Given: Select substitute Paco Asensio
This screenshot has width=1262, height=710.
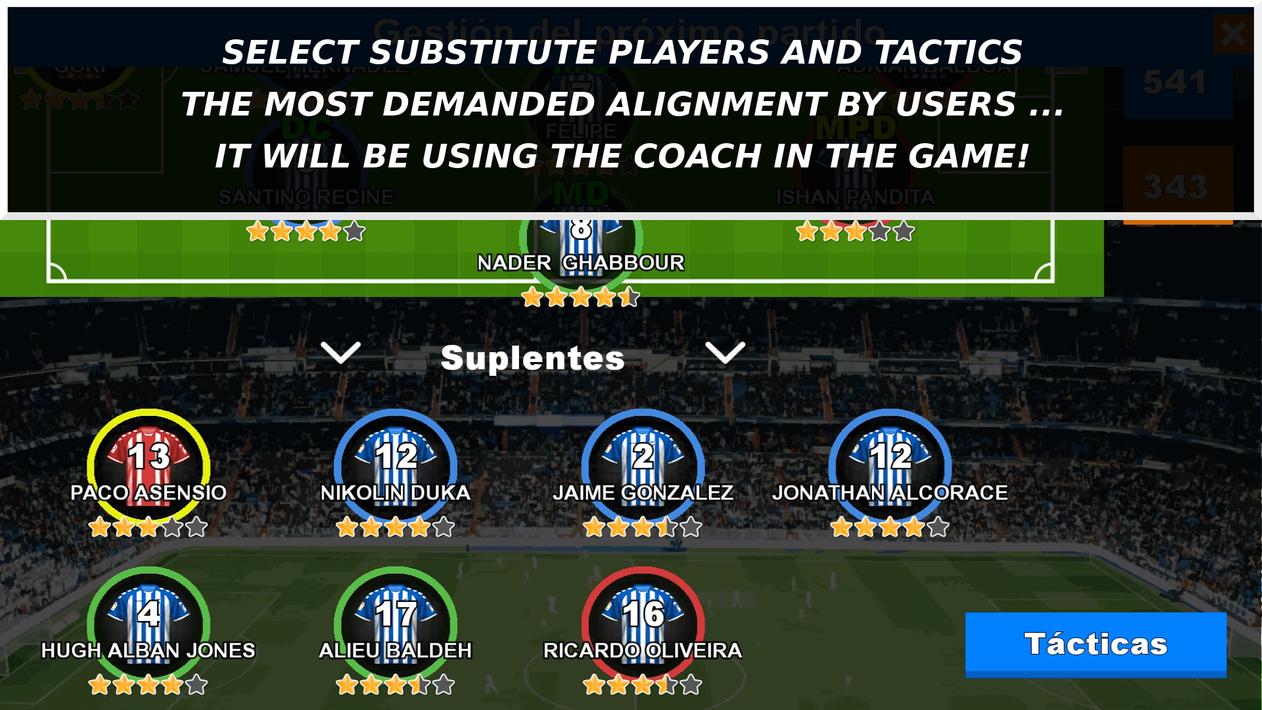Looking at the screenshot, I should [148, 468].
